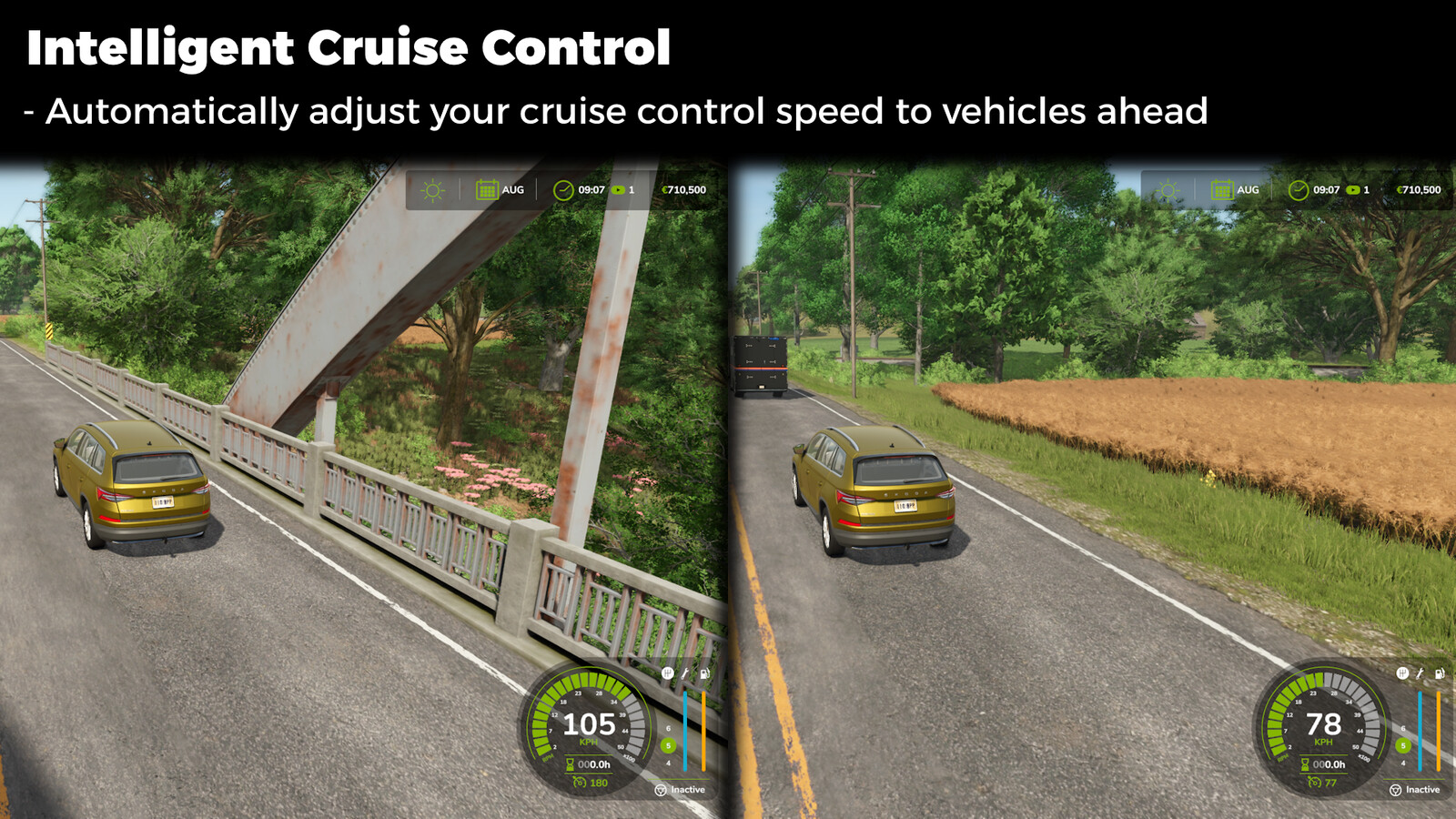This screenshot has width=1456, height=819.
Task: Select the gearbox shifter icon above the speedometer
Action: pos(666,675)
